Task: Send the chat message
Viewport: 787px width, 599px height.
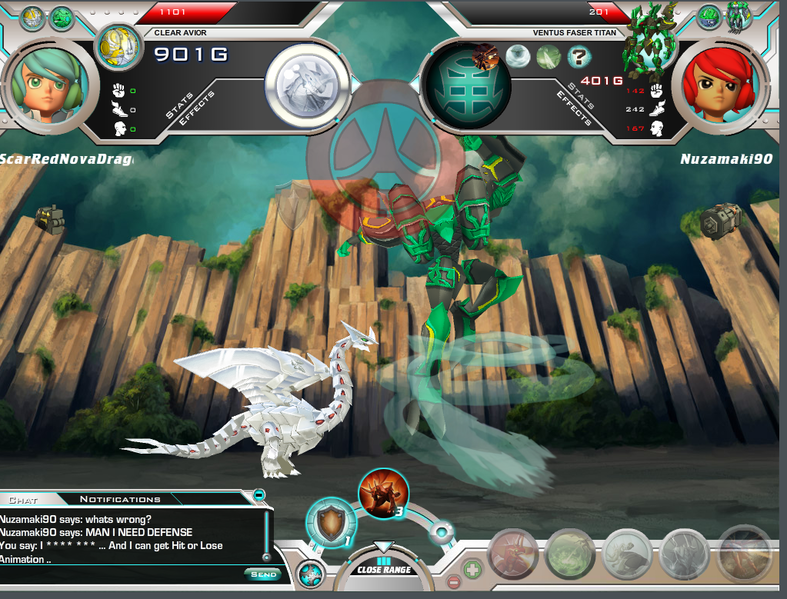Action: click(x=263, y=574)
